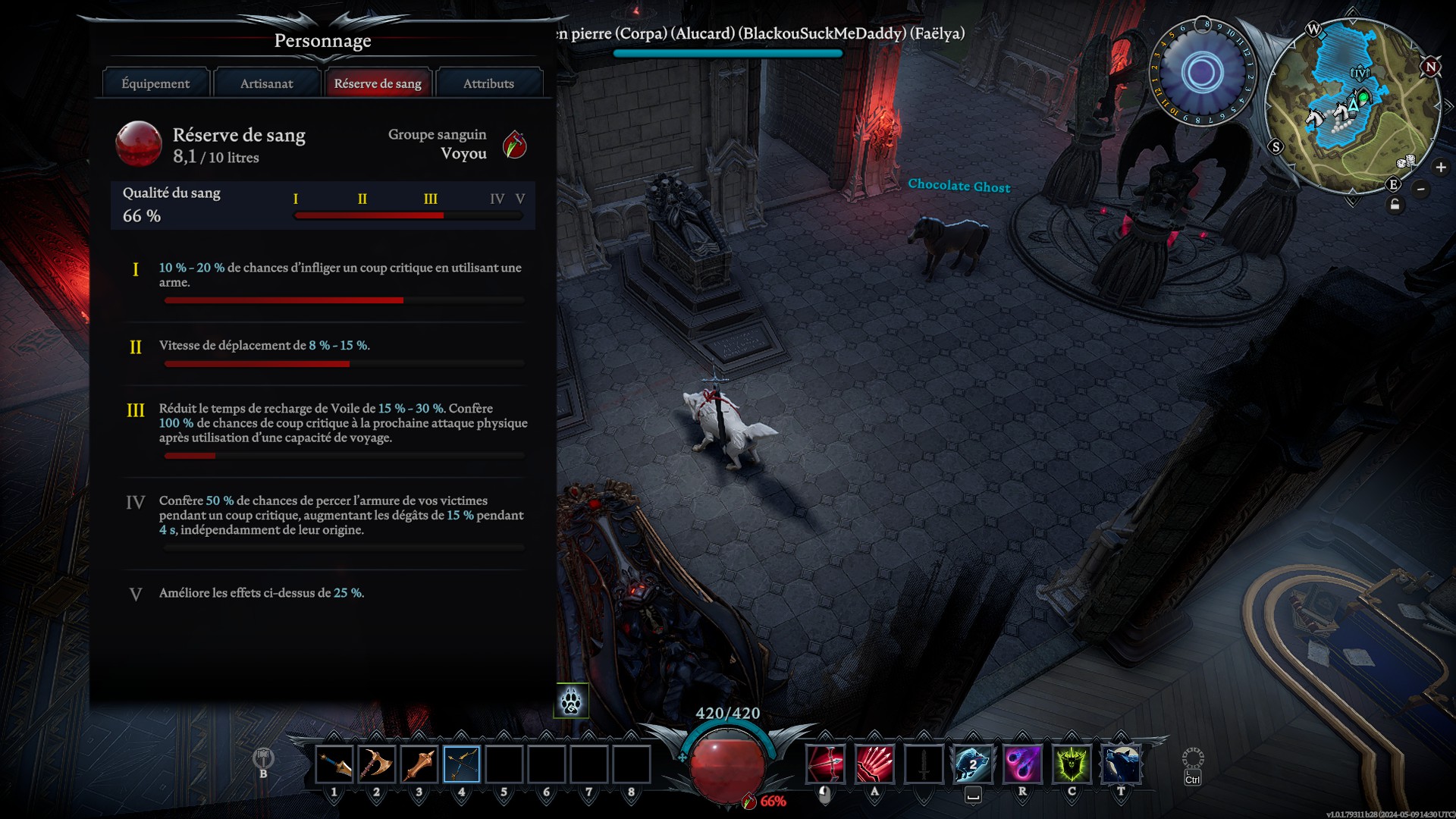Show the Attributs tab
This screenshot has width=1456, height=819.
(488, 83)
